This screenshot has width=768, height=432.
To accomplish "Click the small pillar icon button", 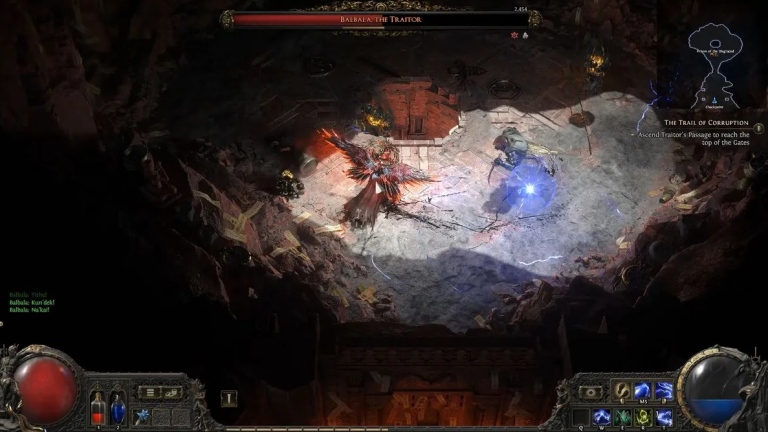I will tap(228, 398).
